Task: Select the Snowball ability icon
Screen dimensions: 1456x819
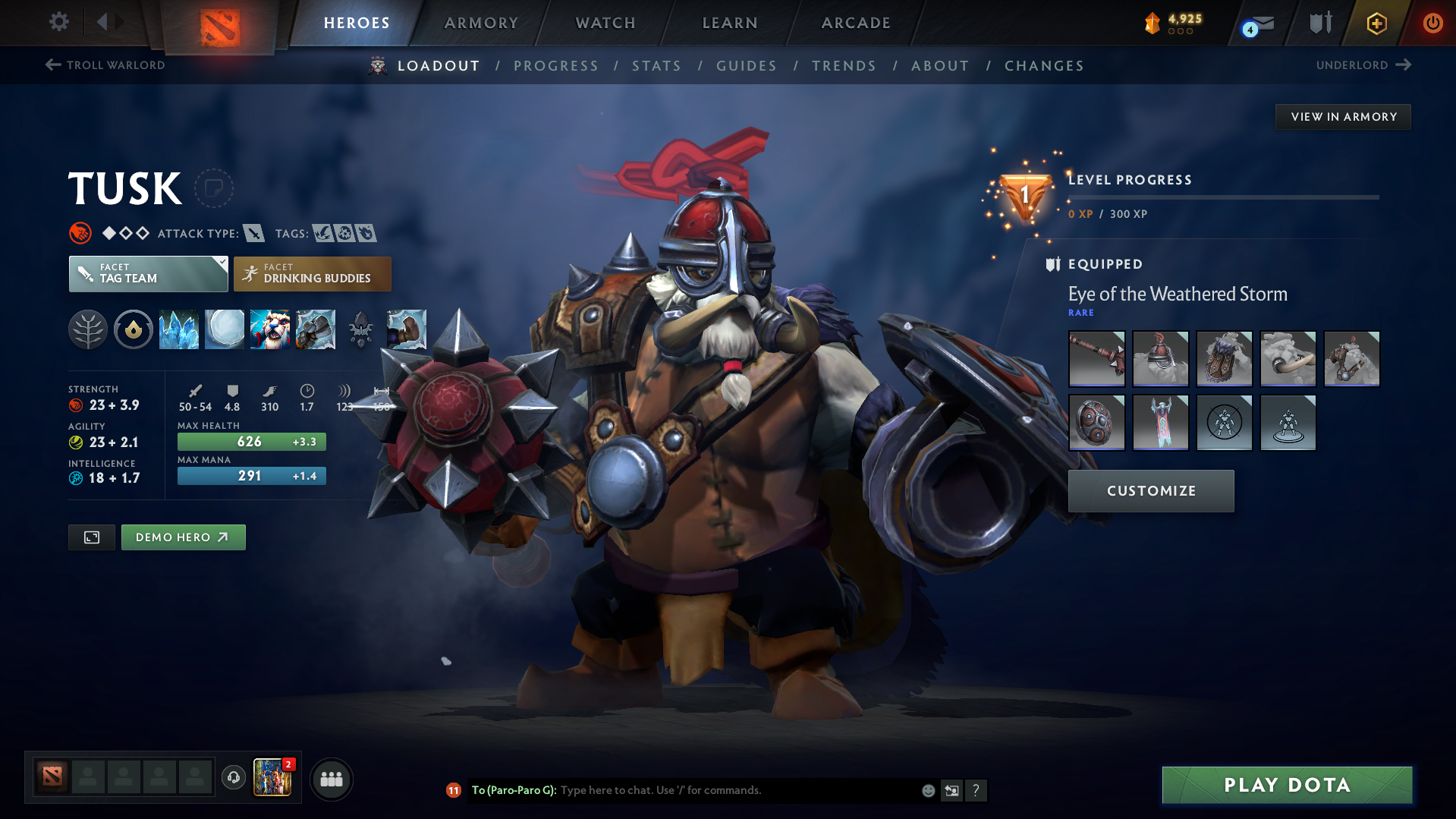Action: coord(225,329)
